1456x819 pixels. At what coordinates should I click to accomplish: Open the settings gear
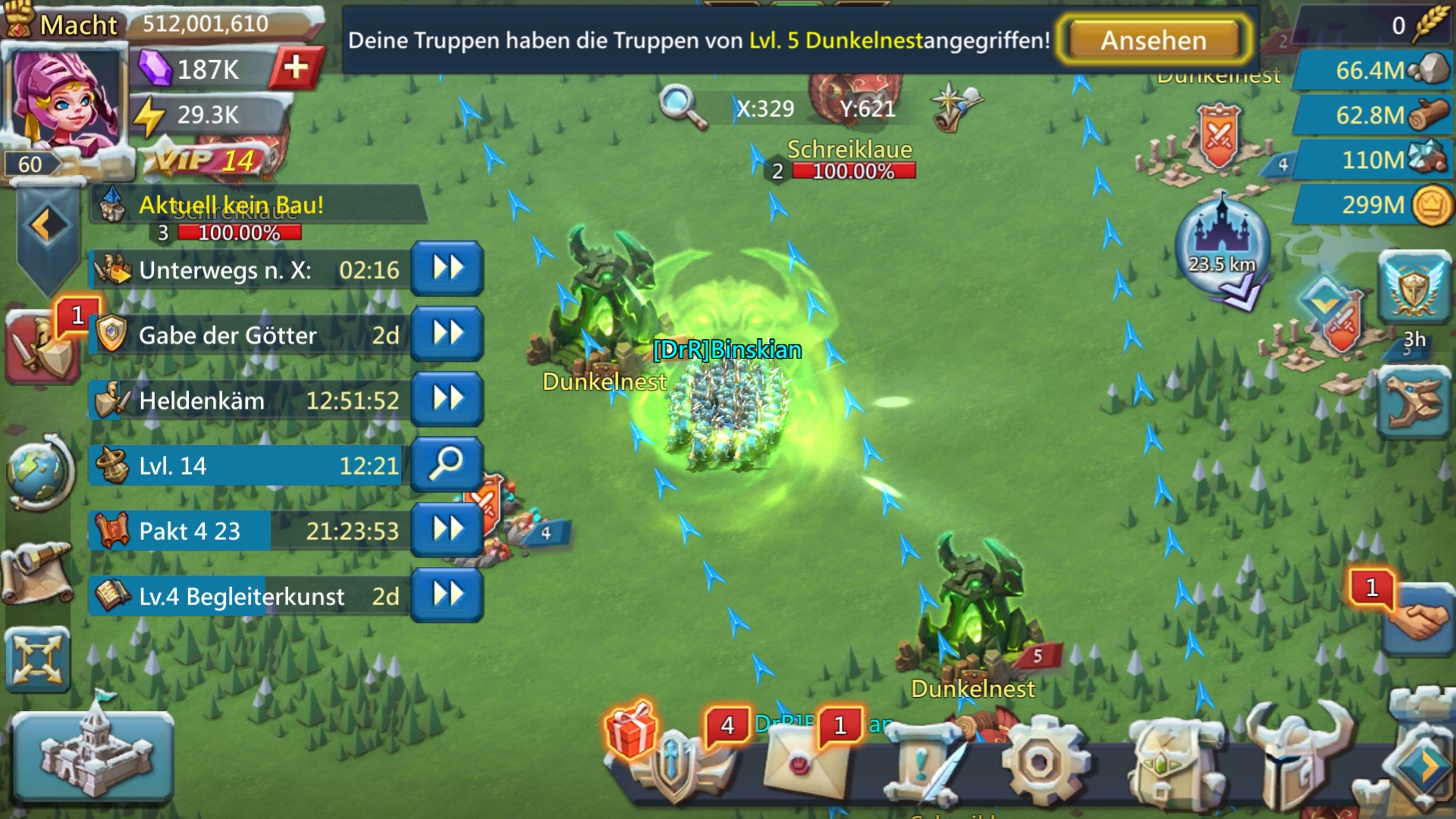pos(1040,763)
